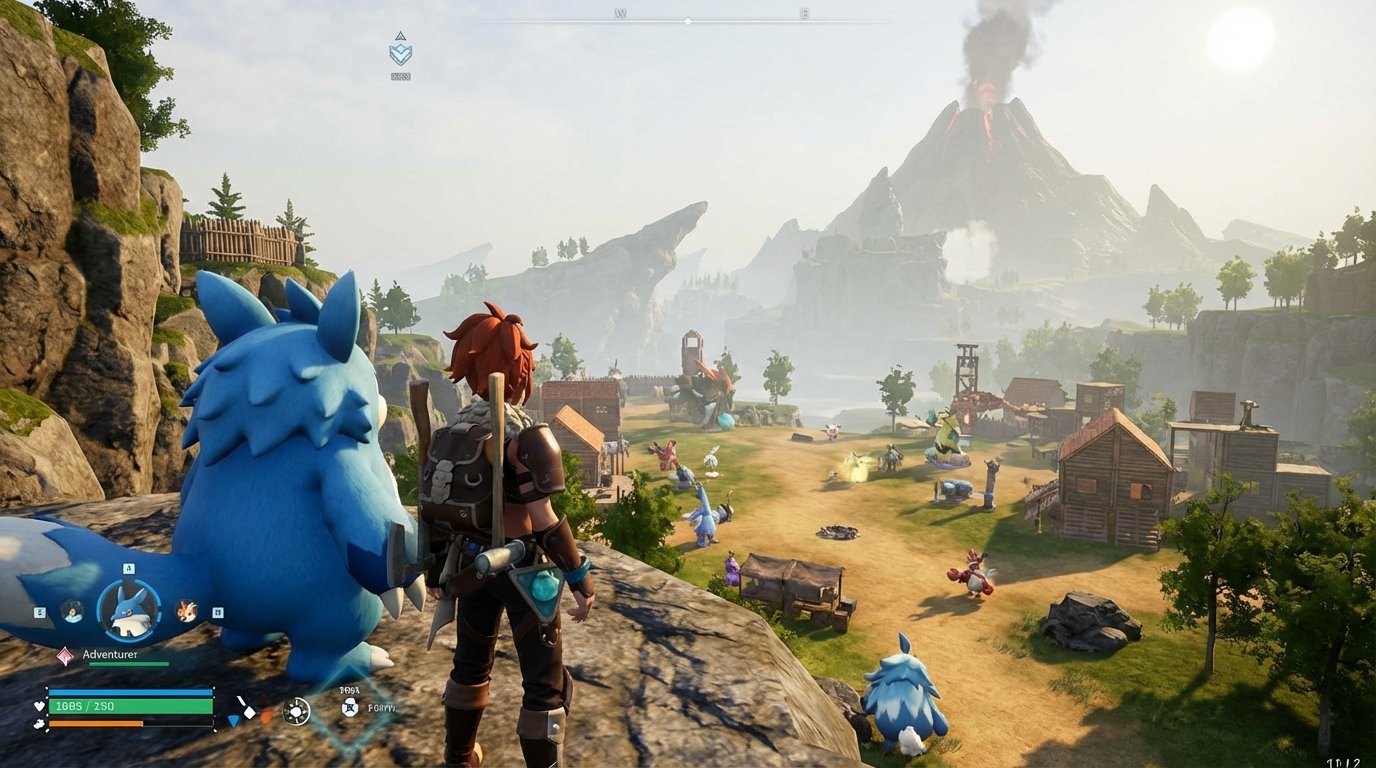This screenshot has width=1376, height=768.
Task: Click the green XP progress bar under Adventurer
Action: pos(127,663)
